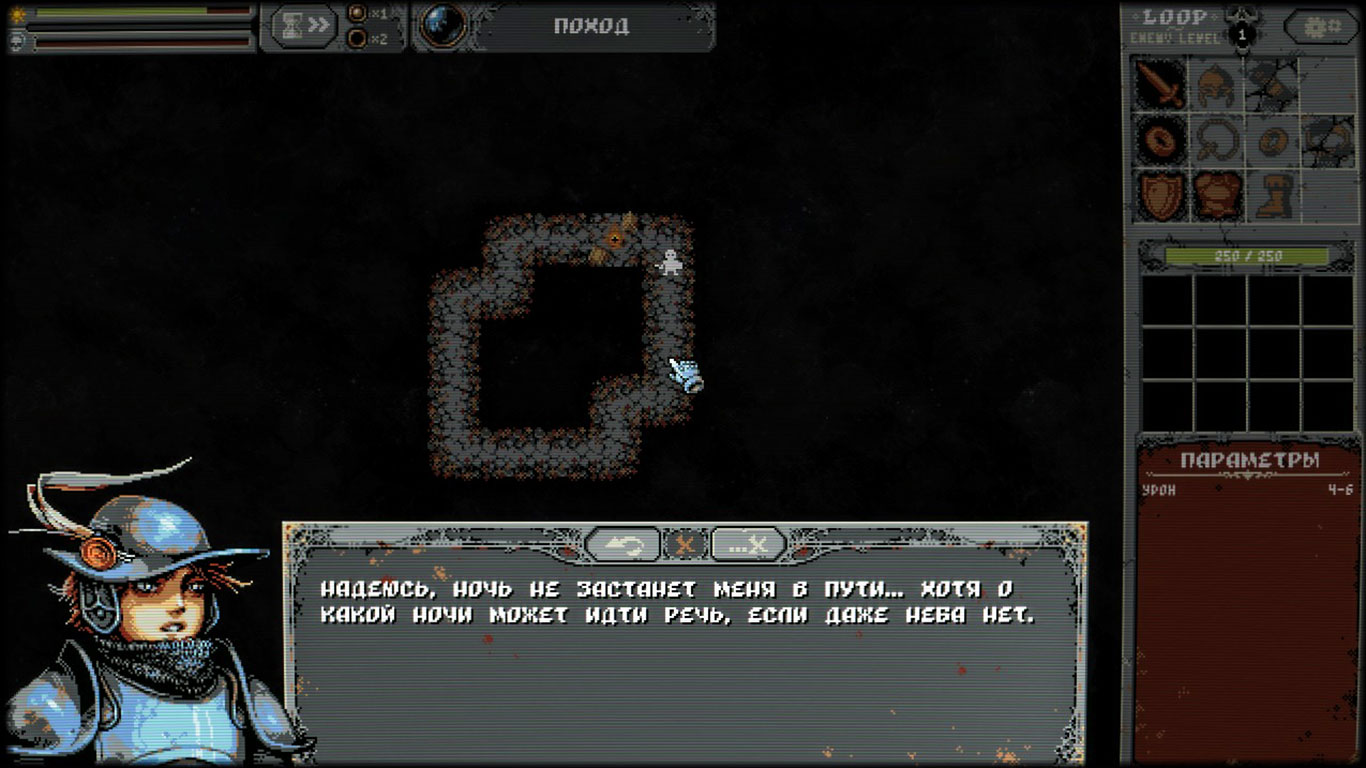Advance the dialogue text box
The image size is (1366, 768).
(685, 650)
